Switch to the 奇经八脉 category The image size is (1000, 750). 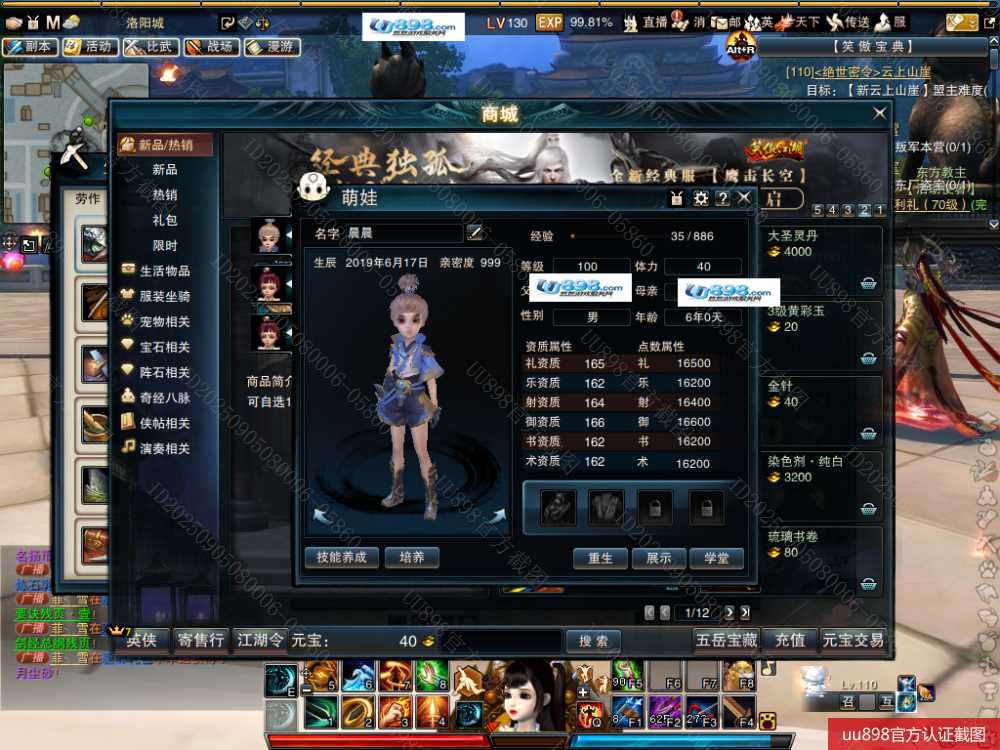164,398
